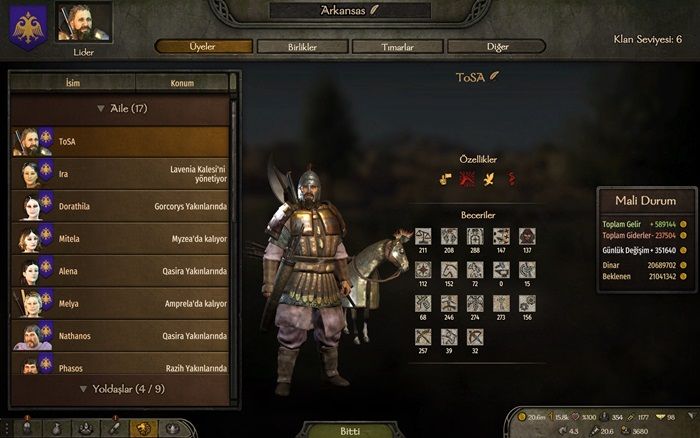Select Alena in the list
This screenshot has height=438, width=700.
pyautogui.click(x=120, y=271)
